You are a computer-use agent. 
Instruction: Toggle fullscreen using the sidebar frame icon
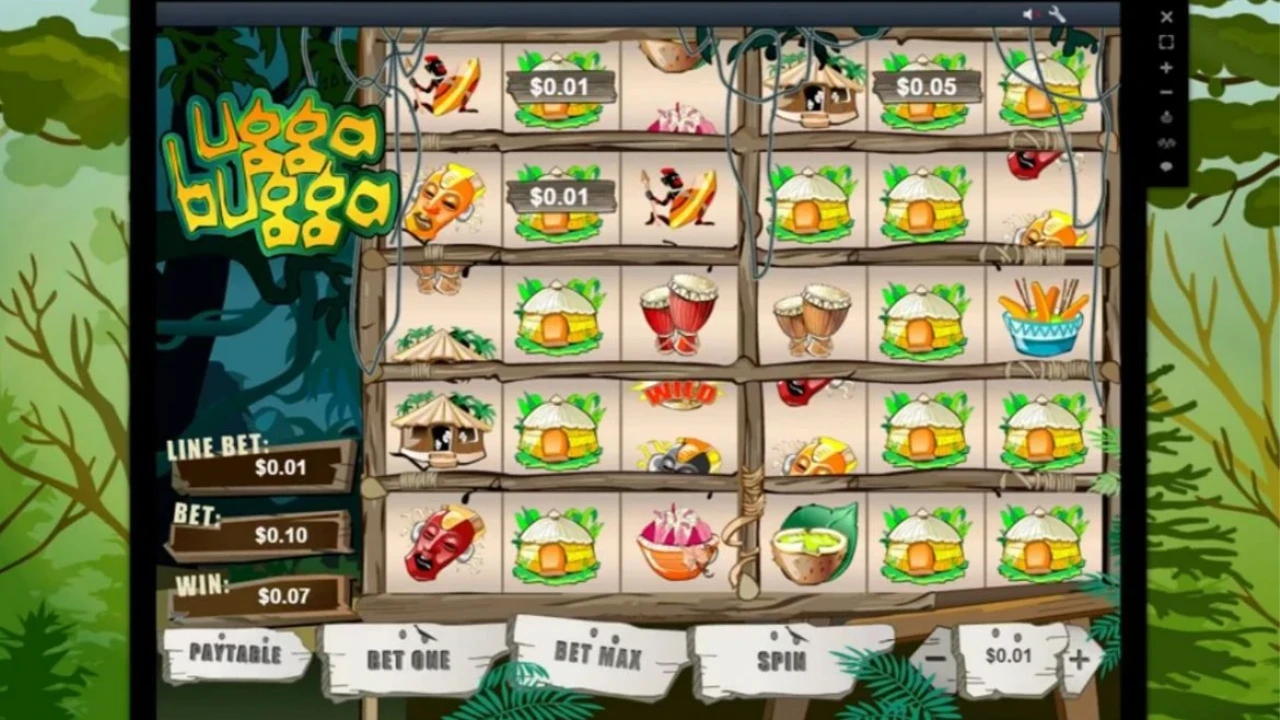[x=1167, y=42]
